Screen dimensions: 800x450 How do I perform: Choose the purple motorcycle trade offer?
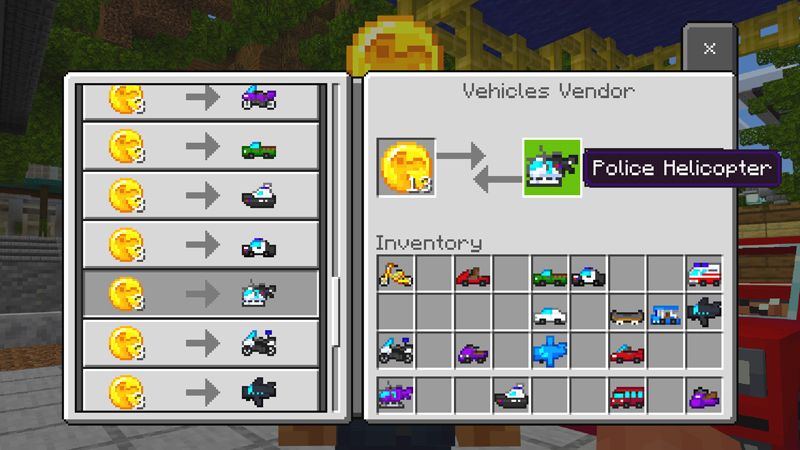pos(200,100)
